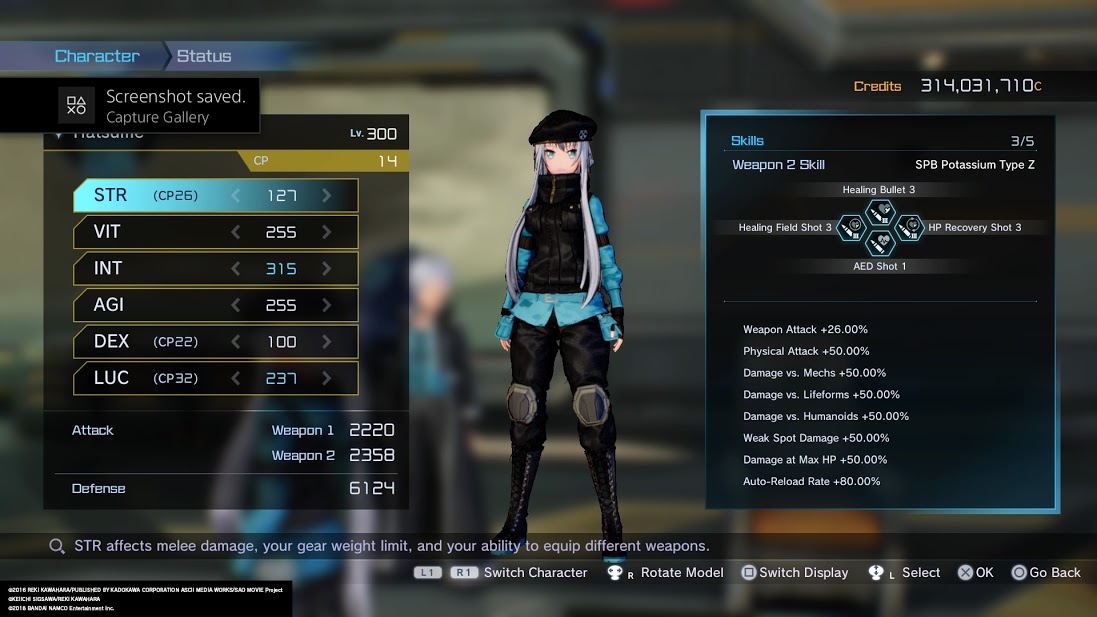The height and width of the screenshot is (617, 1097).
Task: Raise VIT with the right arrow
Action: point(327,232)
